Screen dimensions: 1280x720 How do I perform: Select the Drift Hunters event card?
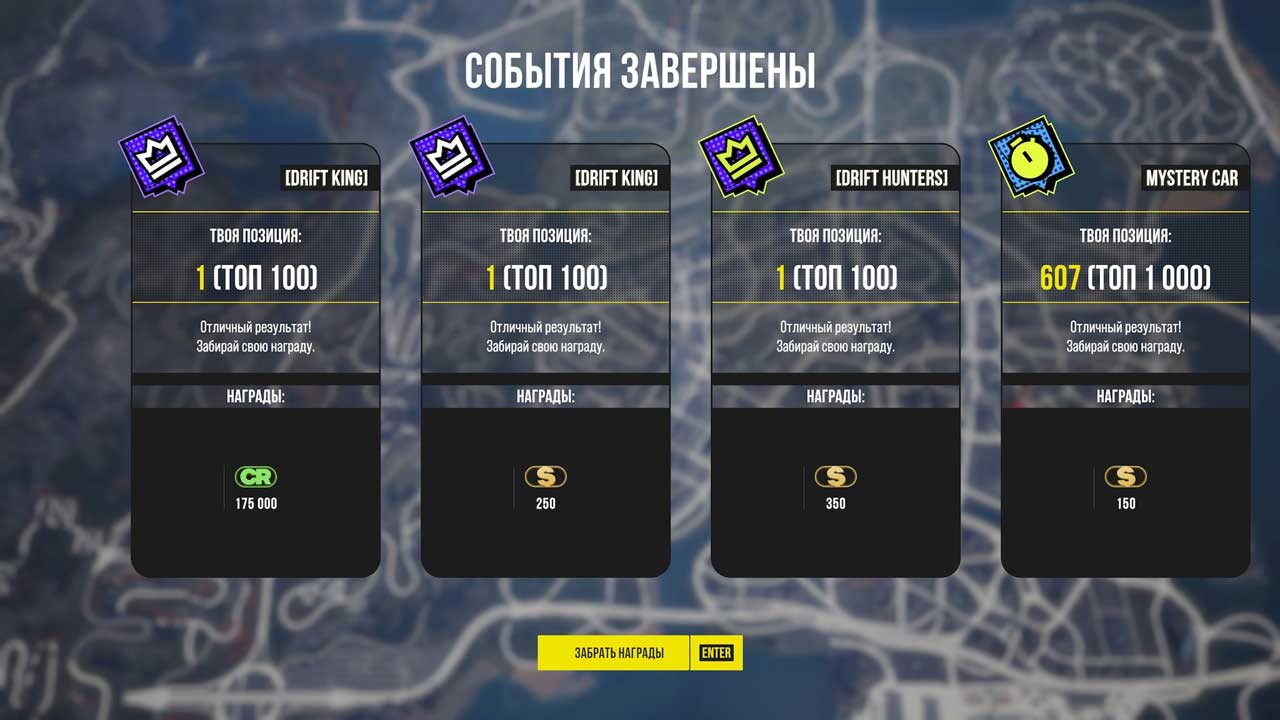point(835,360)
